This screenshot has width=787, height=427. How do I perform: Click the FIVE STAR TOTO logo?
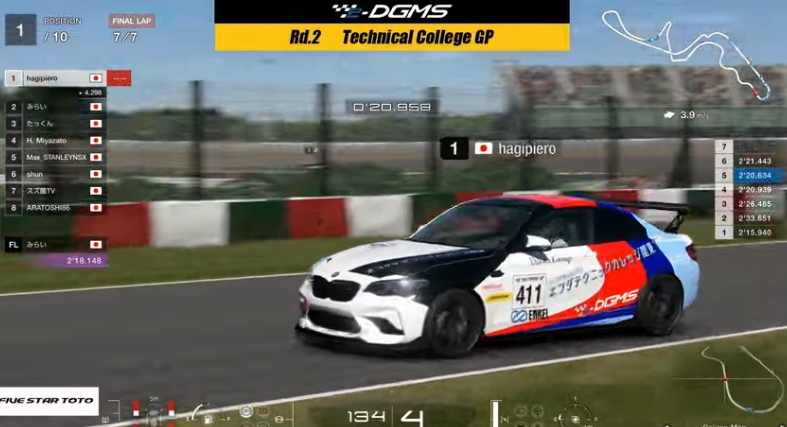(48, 401)
